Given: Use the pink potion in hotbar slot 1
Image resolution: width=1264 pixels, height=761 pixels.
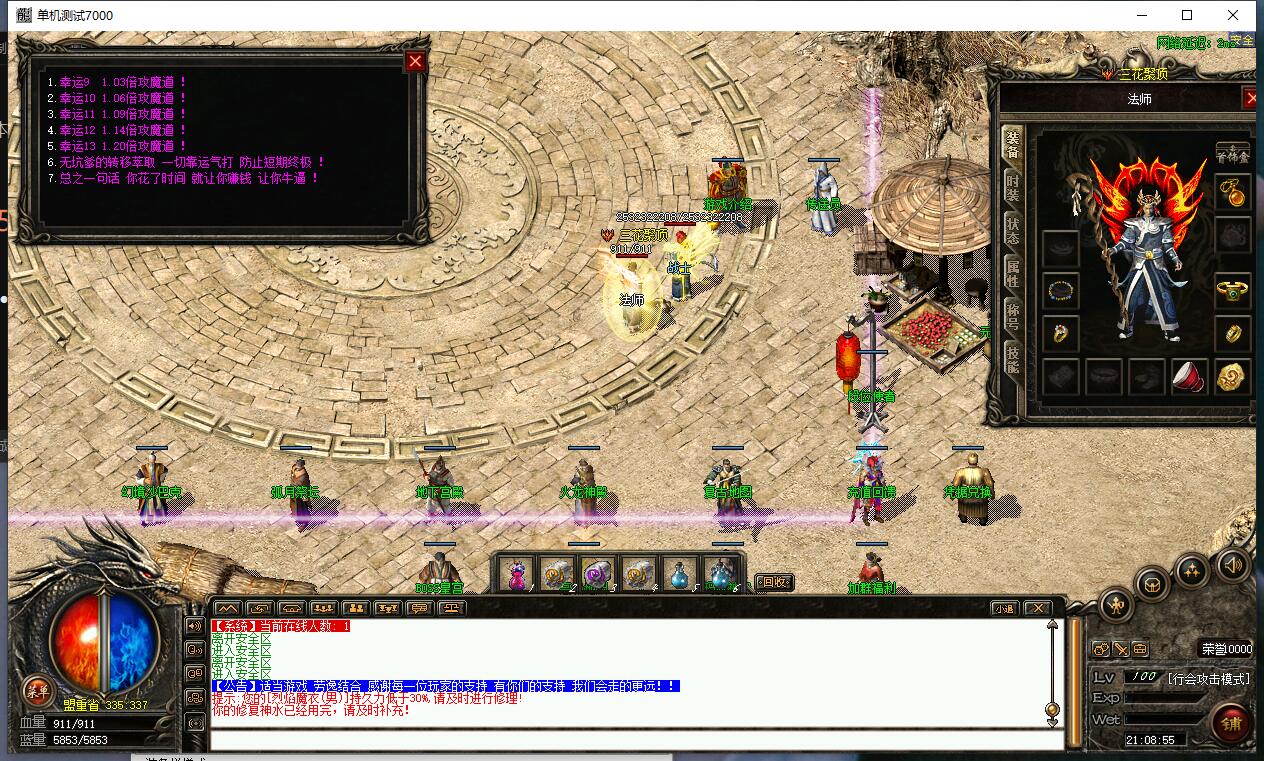Looking at the screenshot, I should (x=517, y=573).
